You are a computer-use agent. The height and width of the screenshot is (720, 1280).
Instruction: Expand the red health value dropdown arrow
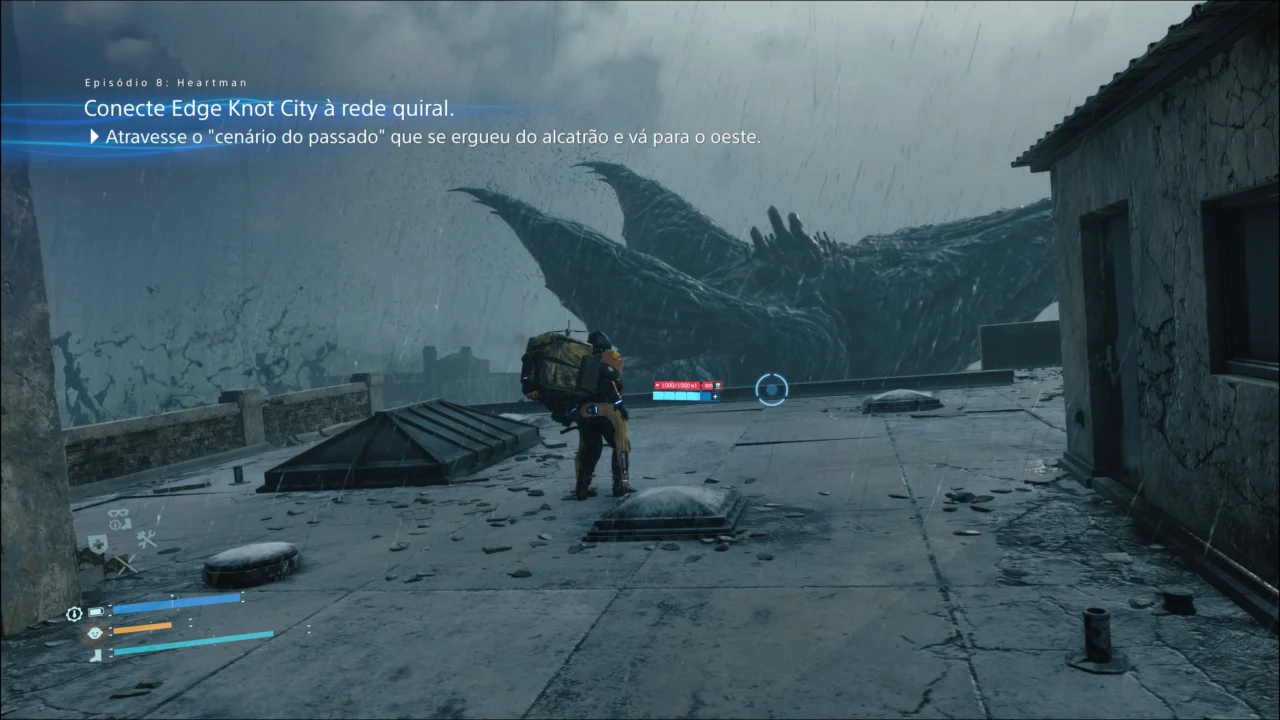click(658, 385)
